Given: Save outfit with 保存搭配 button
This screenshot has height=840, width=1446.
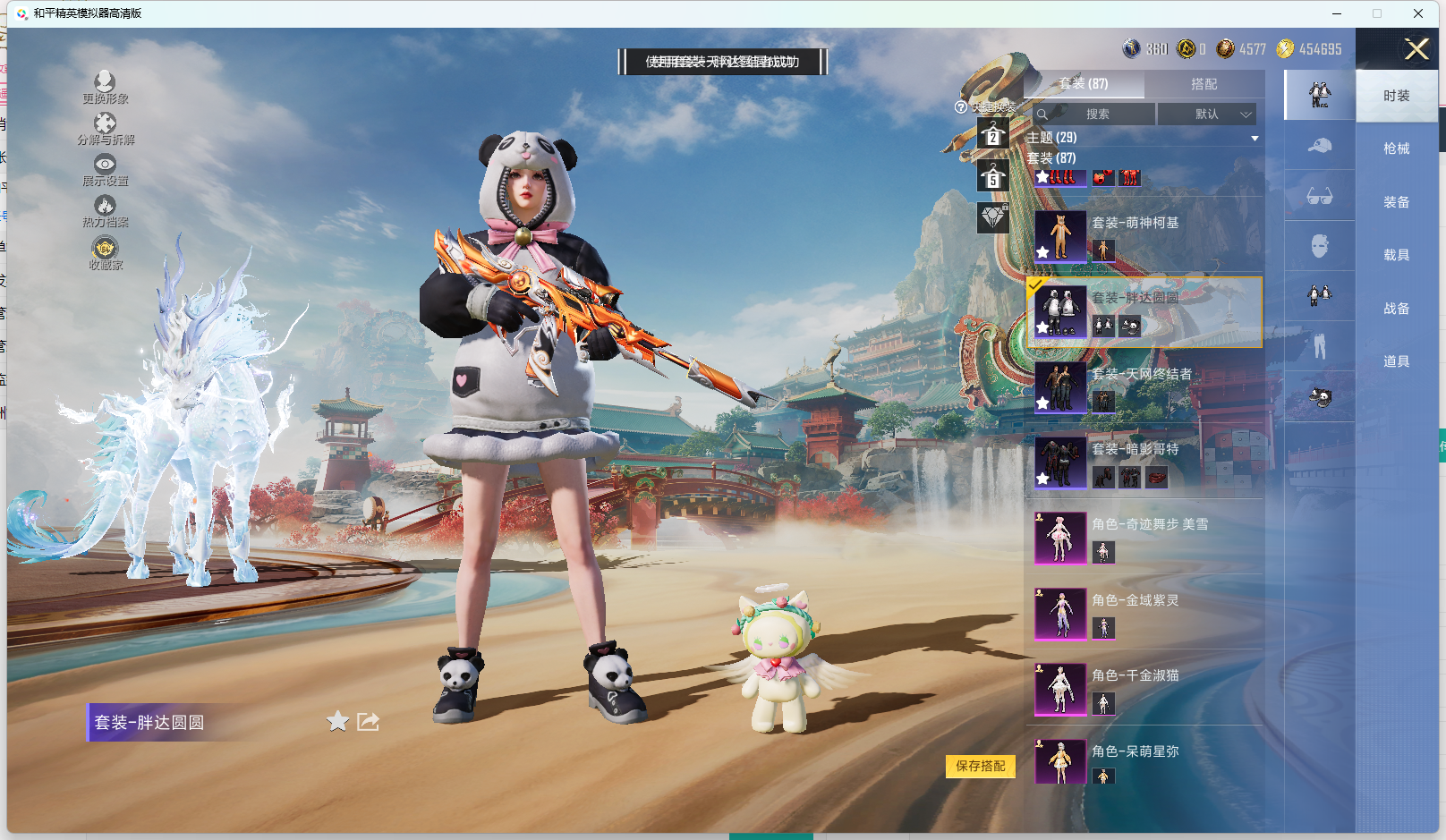Looking at the screenshot, I should [x=980, y=766].
